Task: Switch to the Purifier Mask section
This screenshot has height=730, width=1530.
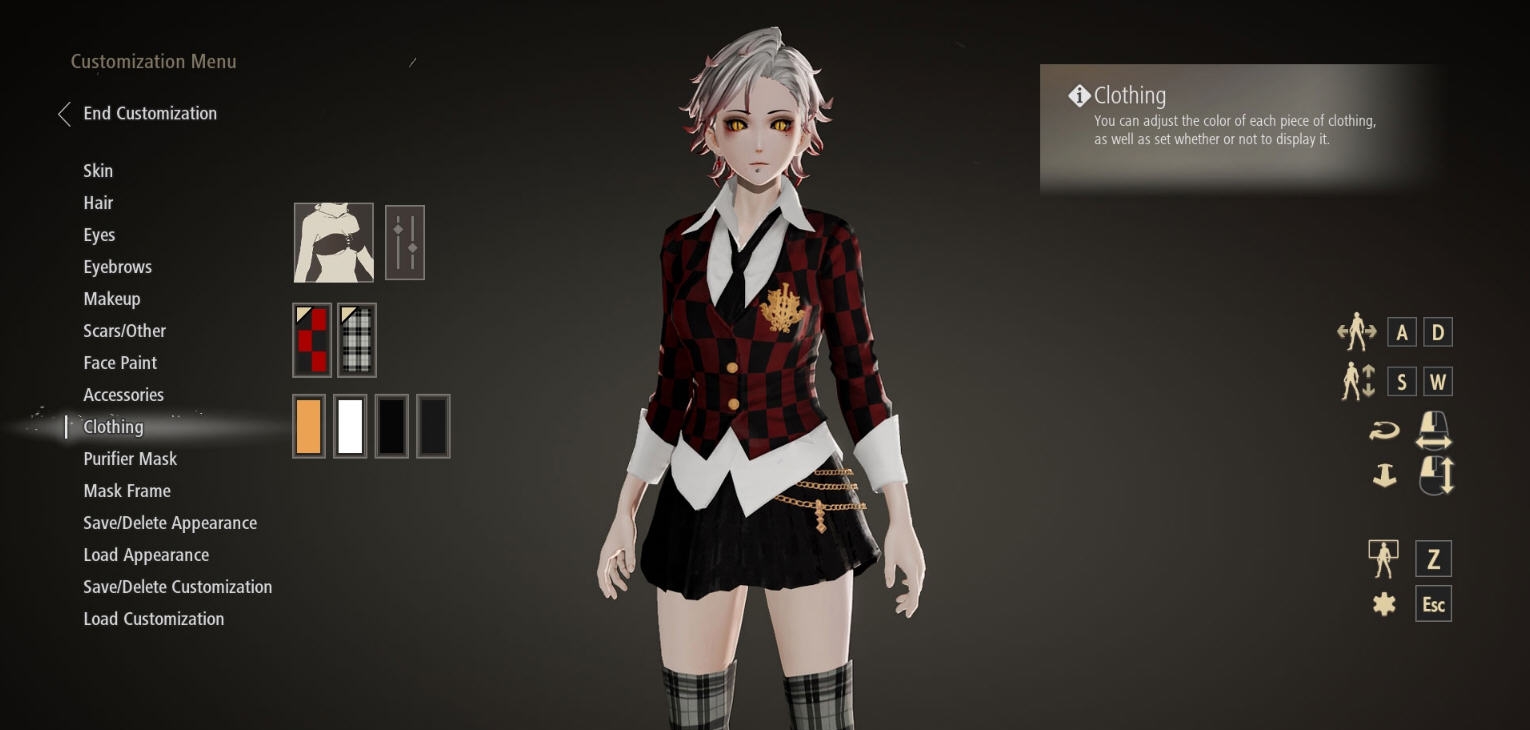Action: 130,458
